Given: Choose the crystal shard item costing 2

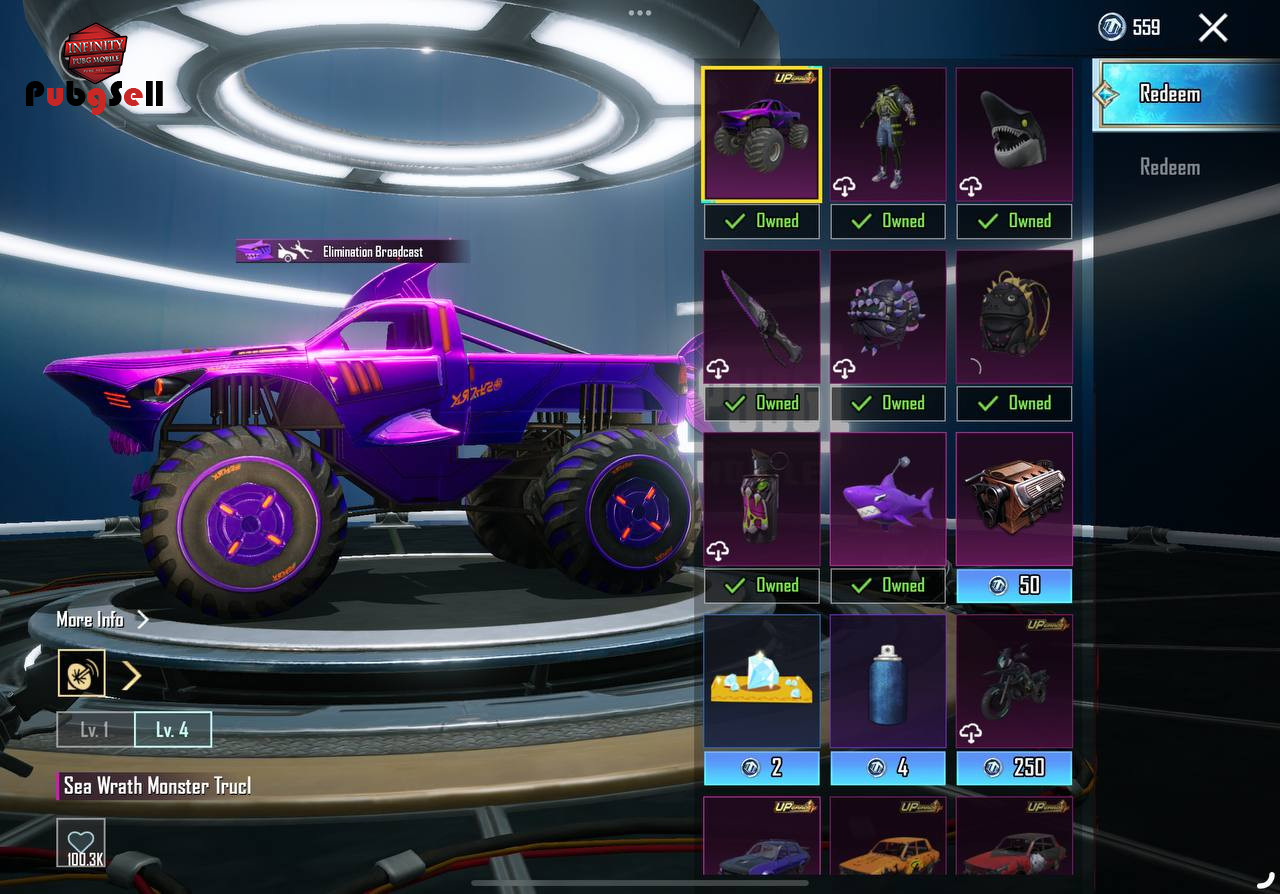Looking at the screenshot, I should click(762, 682).
